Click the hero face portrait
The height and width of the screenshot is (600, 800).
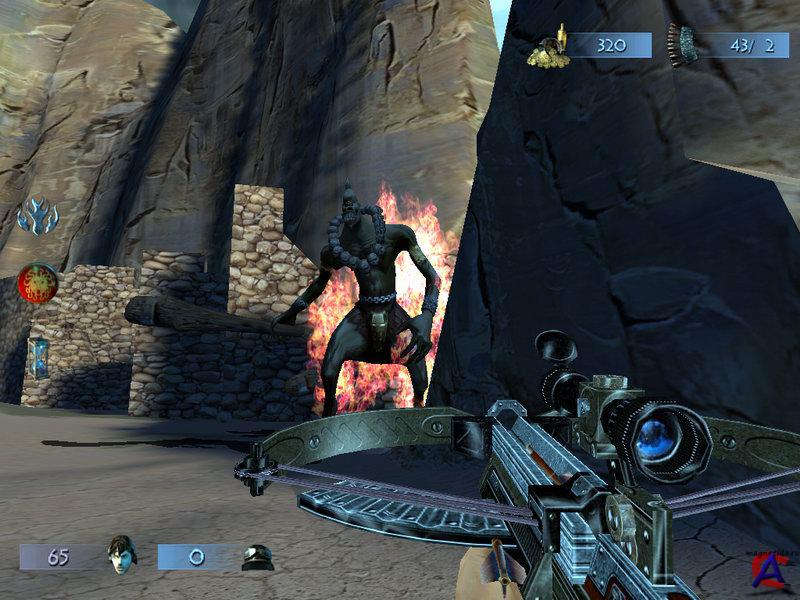pyautogui.click(x=121, y=555)
